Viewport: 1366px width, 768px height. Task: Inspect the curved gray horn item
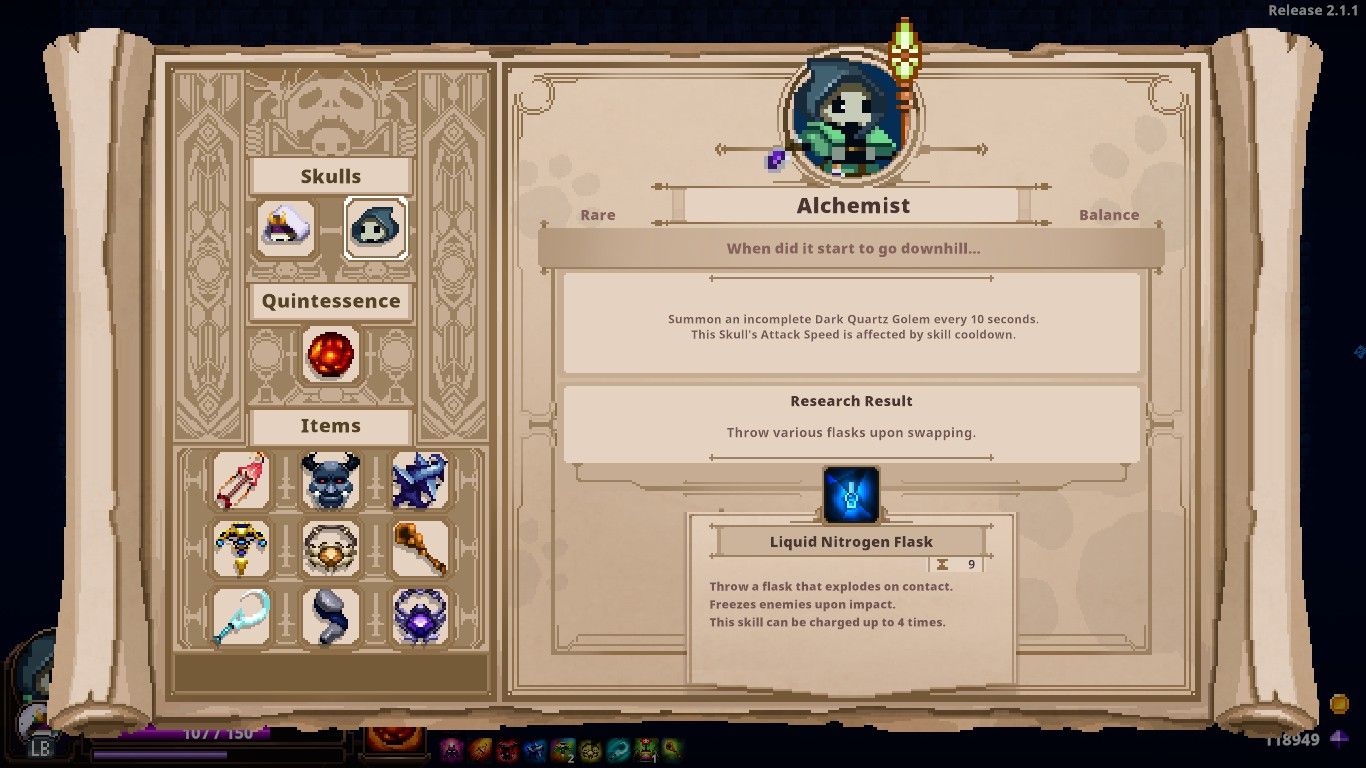[330, 617]
